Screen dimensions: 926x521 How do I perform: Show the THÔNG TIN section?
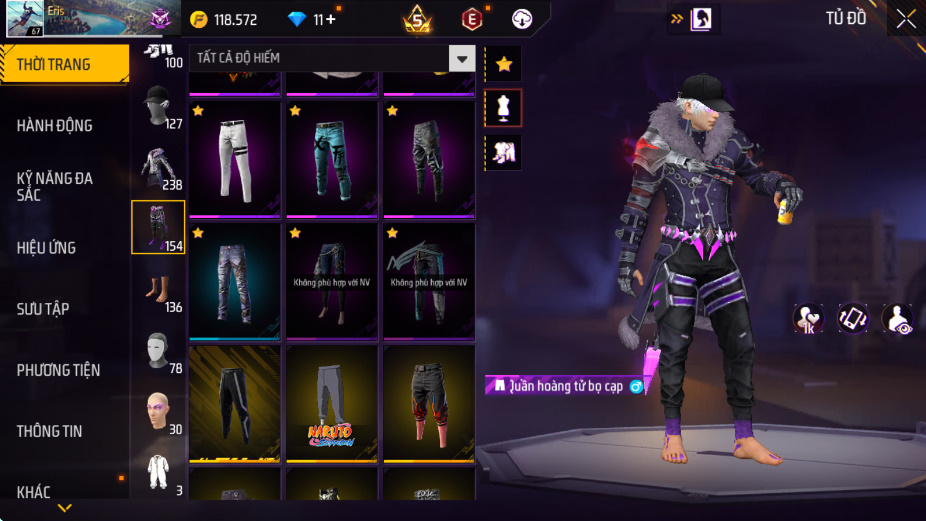click(x=50, y=431)
